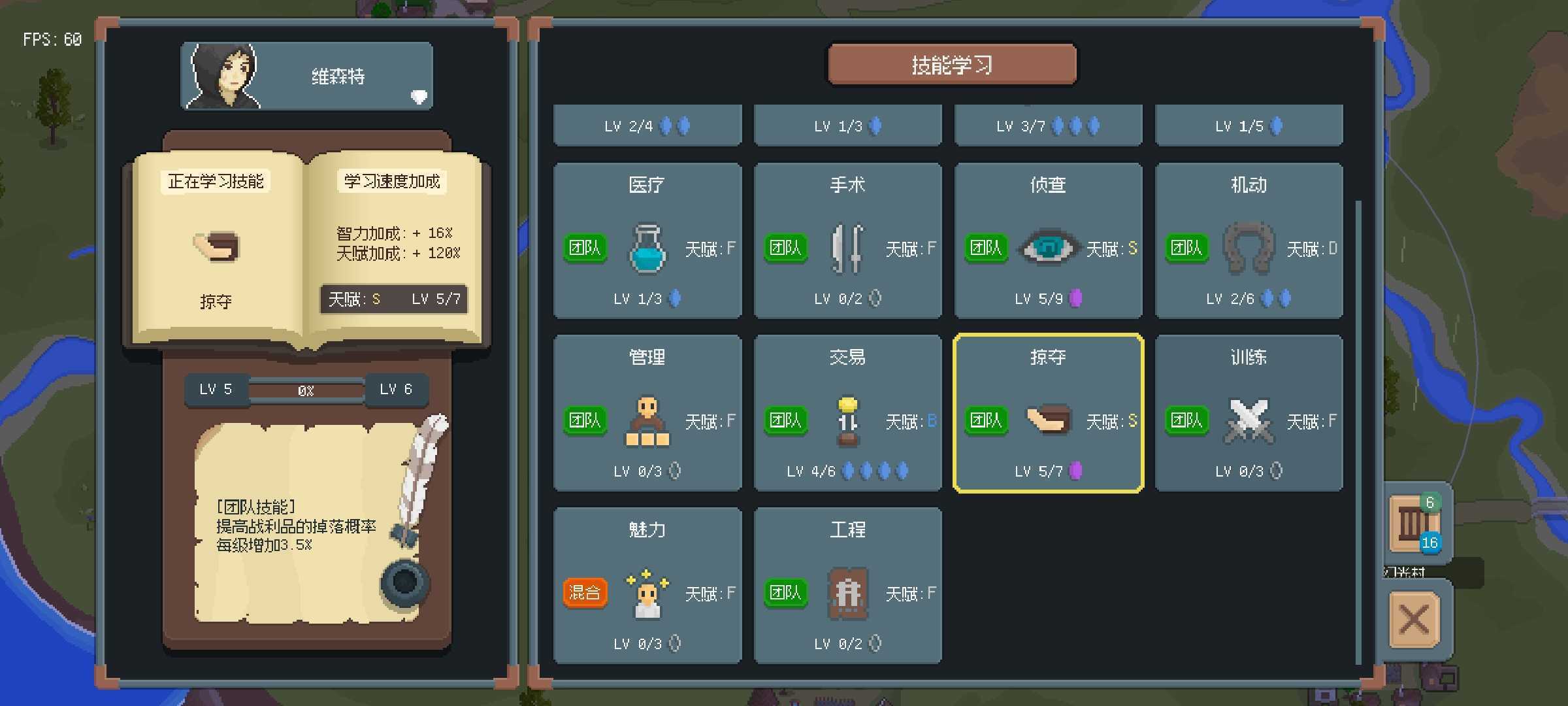1568x706 pixels.
Task: Select the 医疗 skill card
Action: (x=647, y=241)
